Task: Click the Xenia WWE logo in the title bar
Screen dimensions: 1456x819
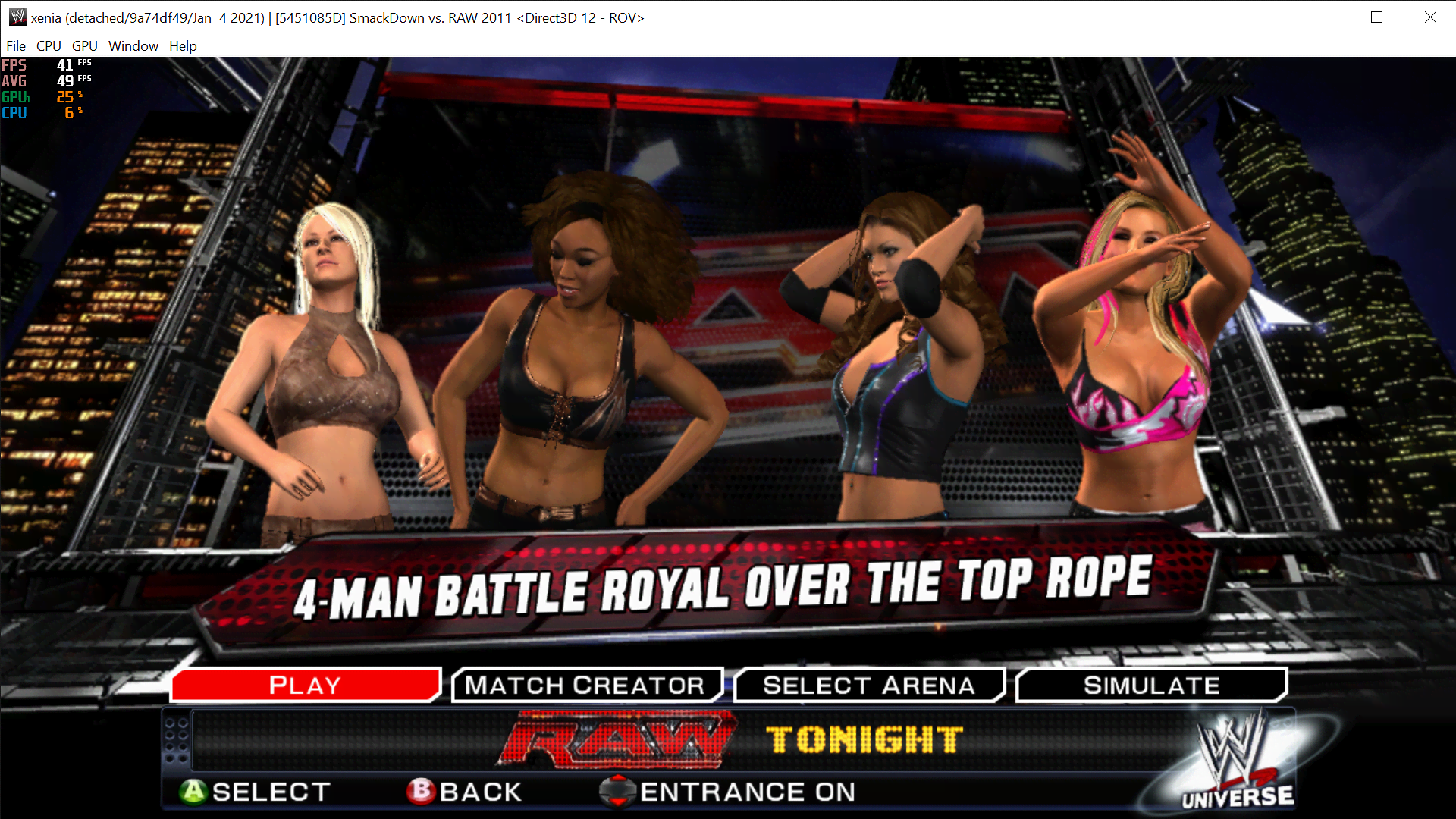Action: (x=17, y=16)
